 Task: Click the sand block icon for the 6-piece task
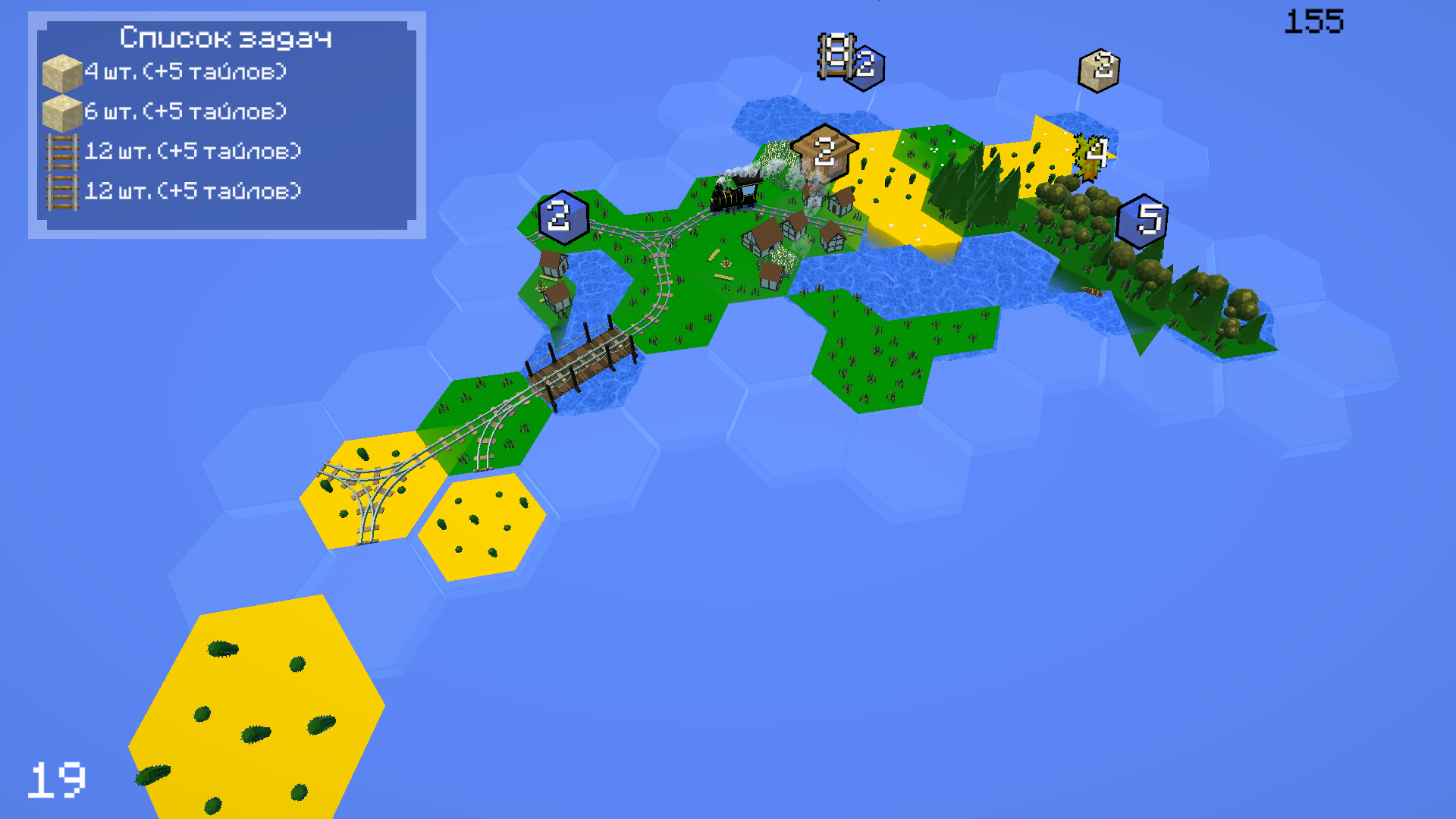pos(64,111)
